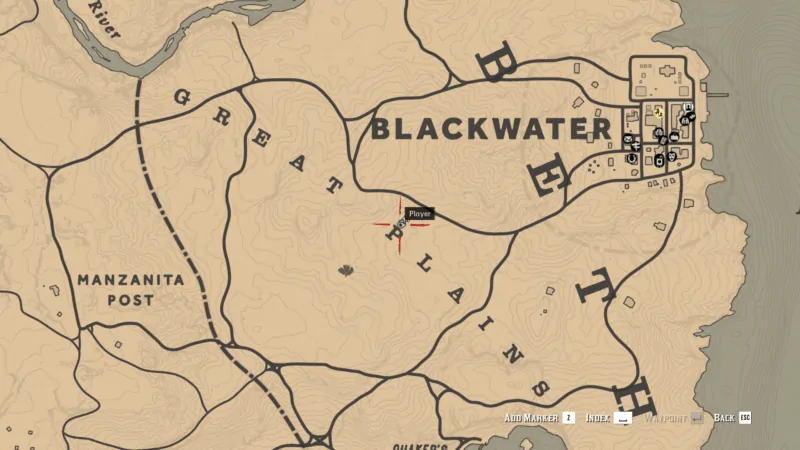Select the post office envelope icon
Image resolution: width=800 pixels, height=450 pixels.
(x=627, y=139)
